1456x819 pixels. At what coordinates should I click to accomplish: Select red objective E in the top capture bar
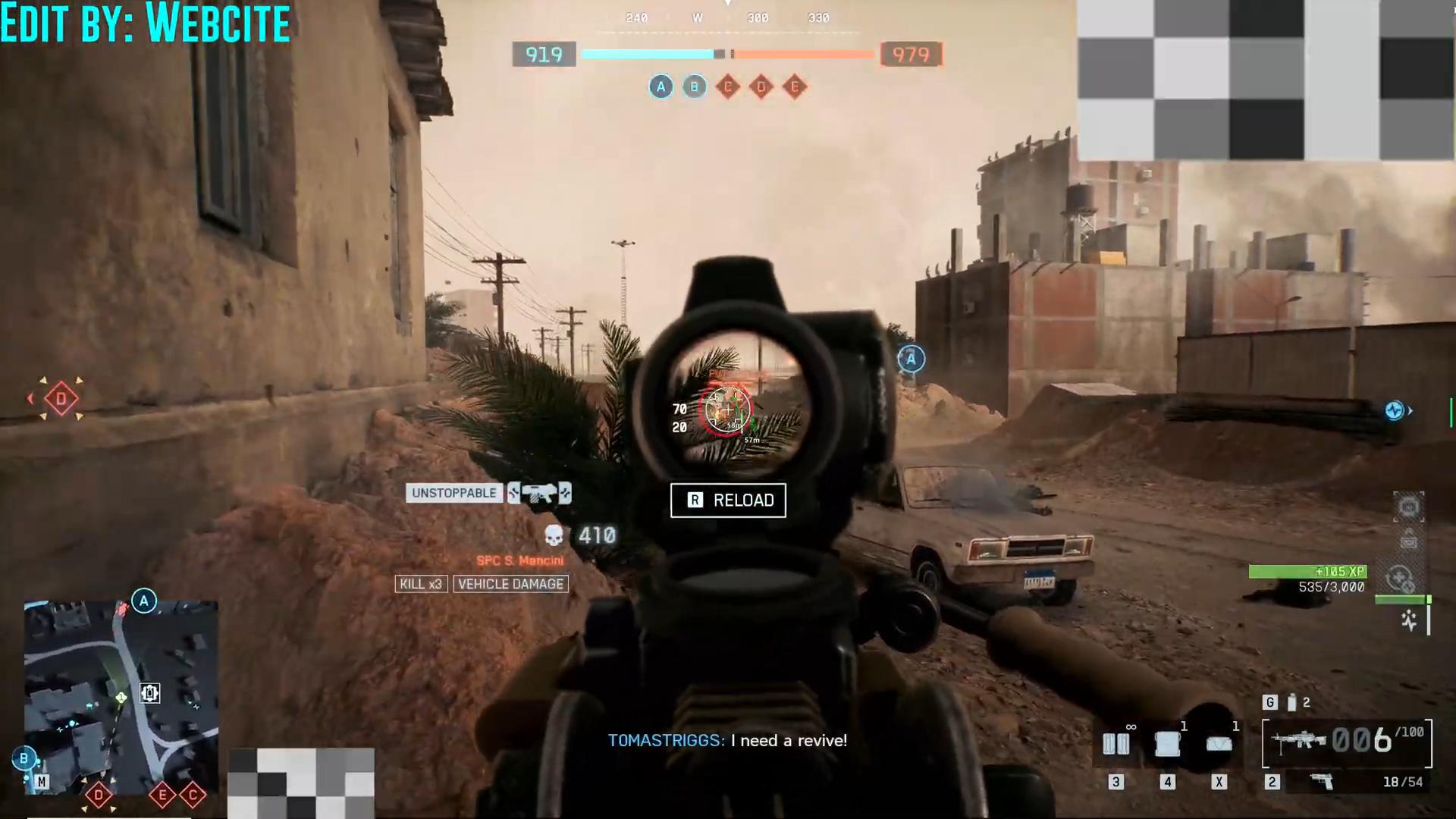pyautogui.click(x=795, y=87)
